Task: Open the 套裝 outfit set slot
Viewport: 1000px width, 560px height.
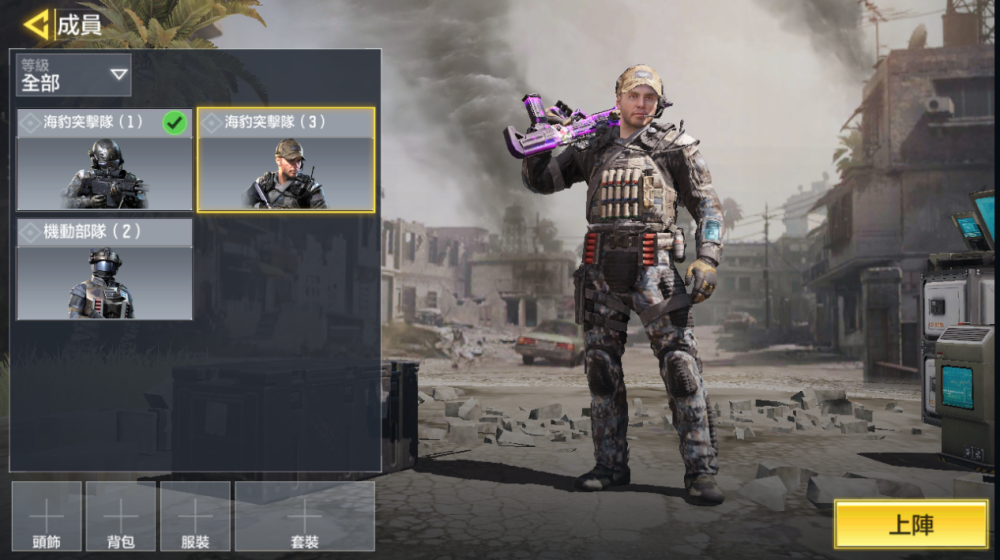Action: click(x=305, y=517)
